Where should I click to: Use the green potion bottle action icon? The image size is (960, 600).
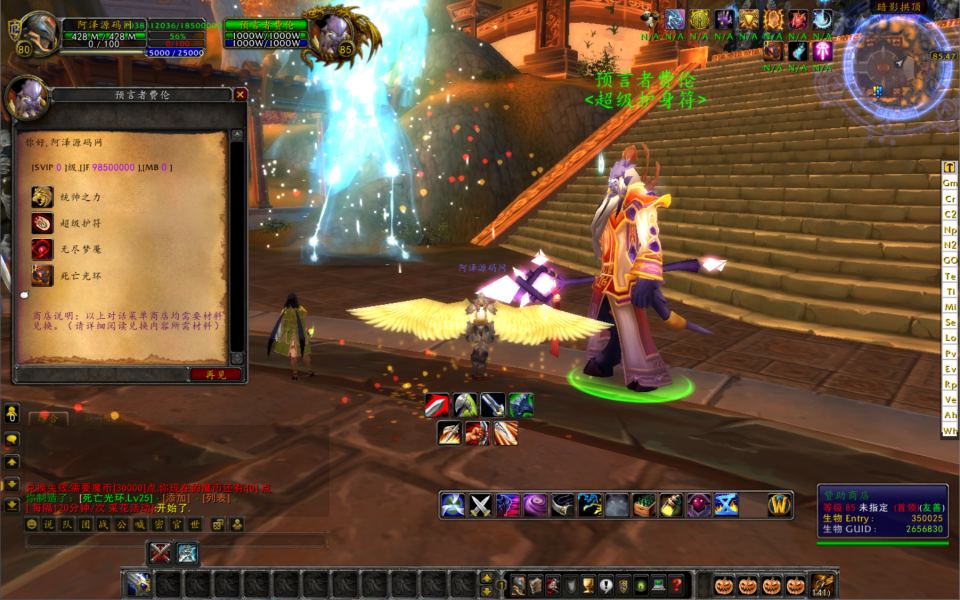click(x=670, y=506)
